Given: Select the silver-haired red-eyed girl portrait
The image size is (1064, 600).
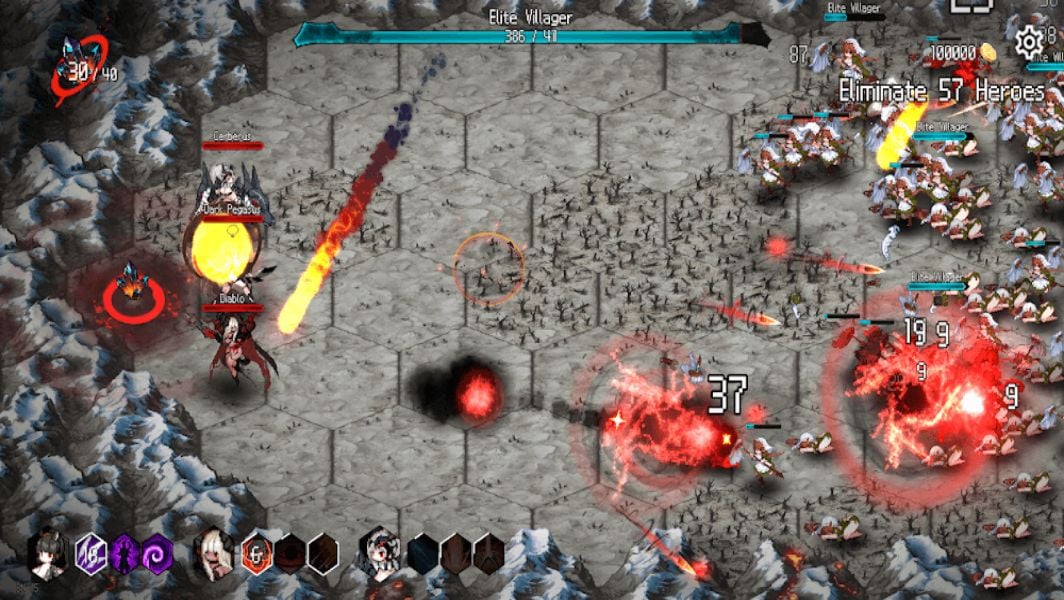Looking at the screenshot, I should 379,553.
